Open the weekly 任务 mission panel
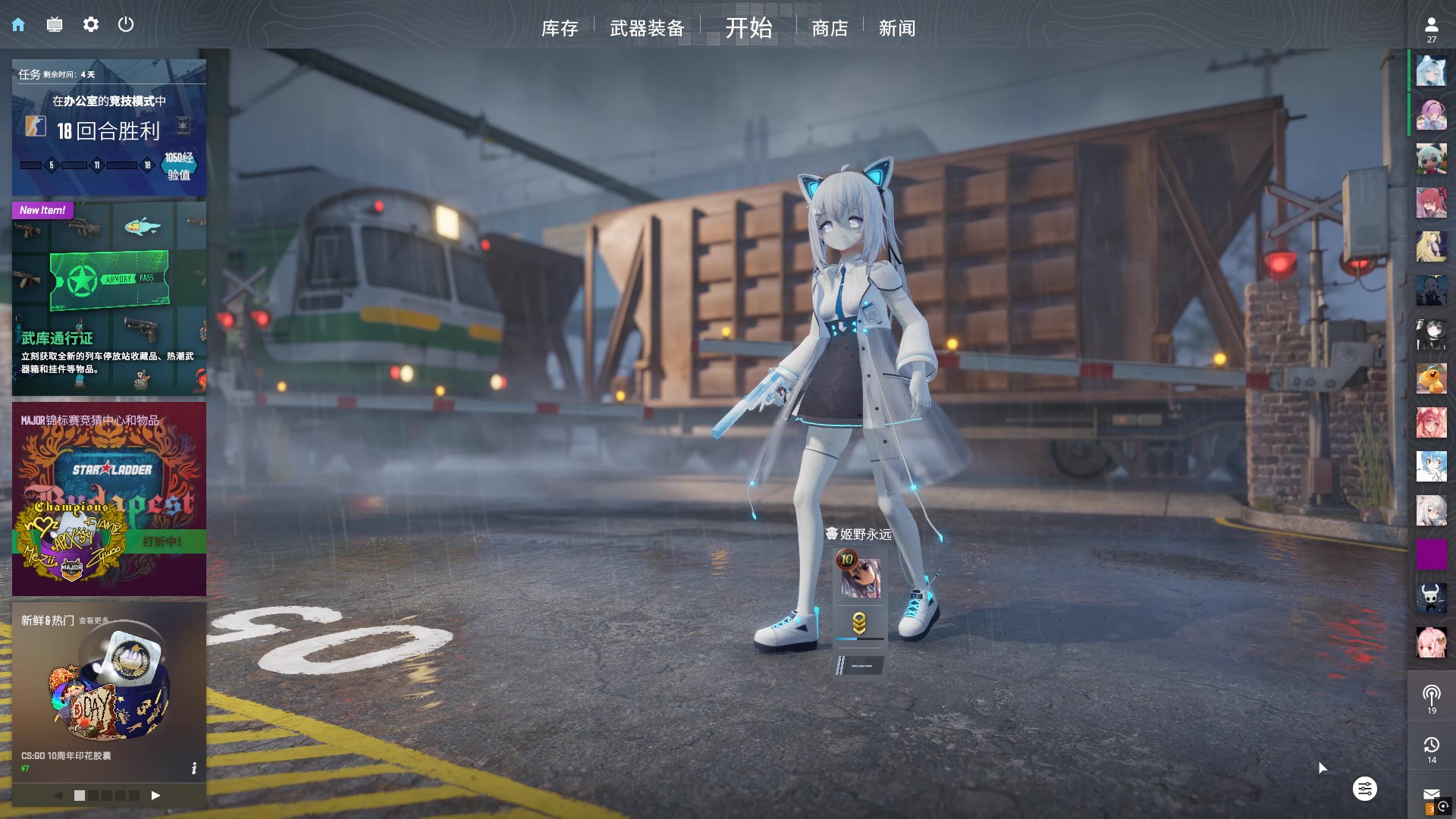This screenshot has height=819, width=1456. tap(109, 127)
